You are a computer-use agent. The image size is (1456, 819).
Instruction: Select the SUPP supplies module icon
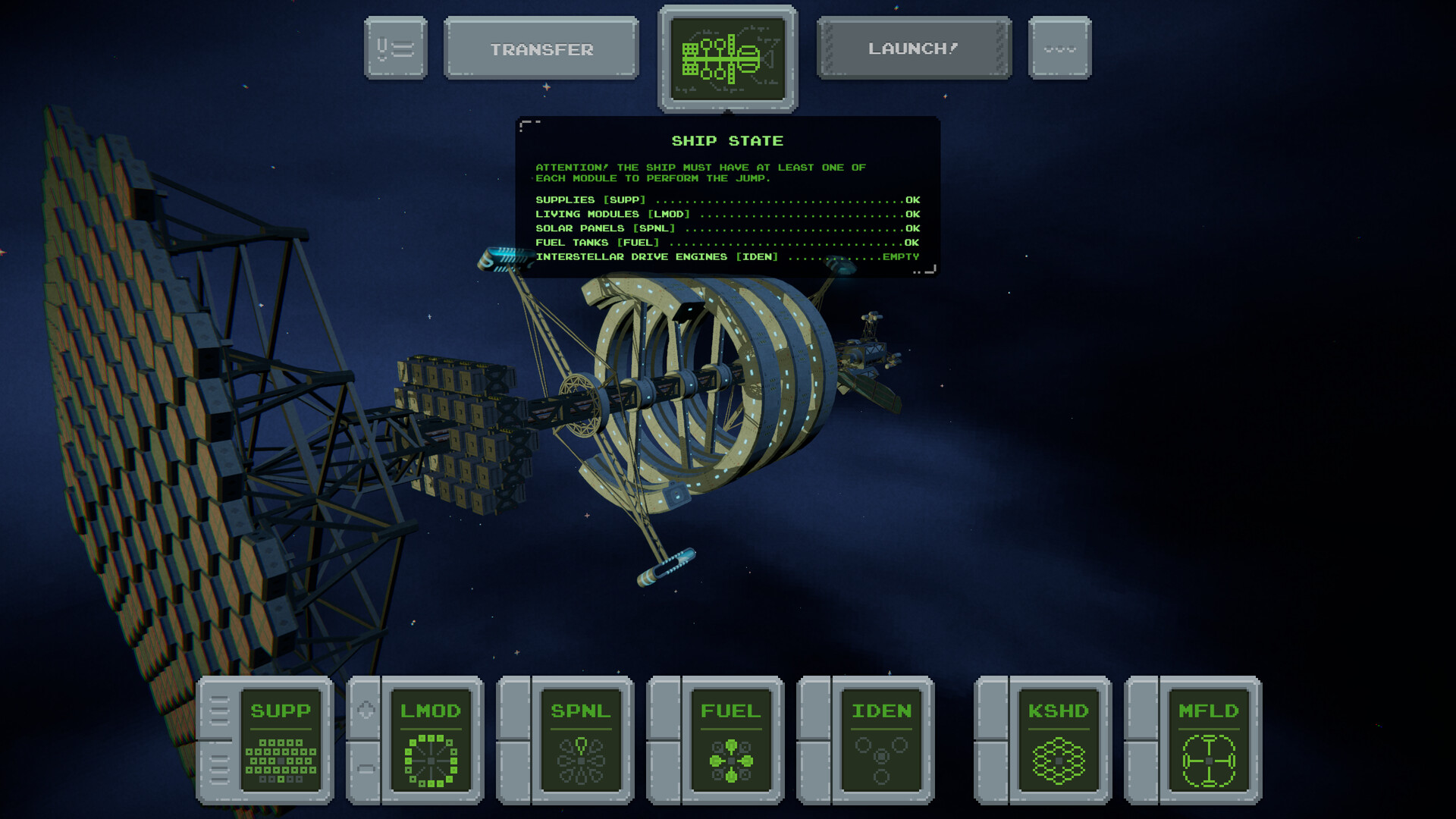(x=281, y=739)
